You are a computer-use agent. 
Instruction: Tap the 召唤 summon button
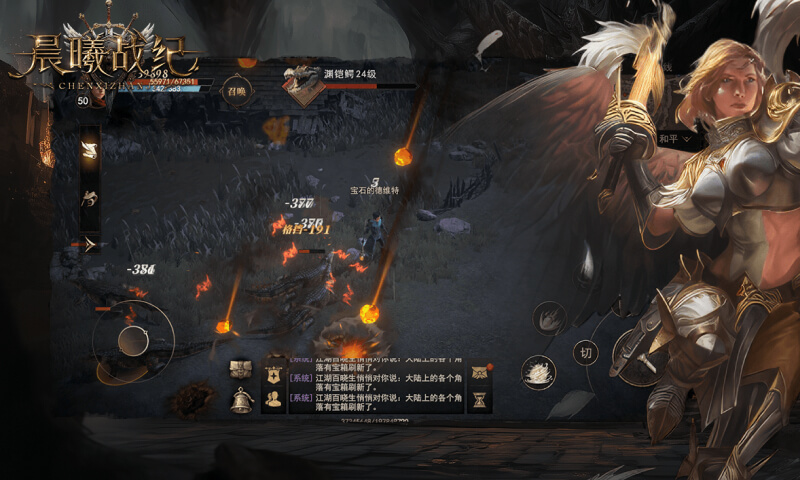click(236, 89)
